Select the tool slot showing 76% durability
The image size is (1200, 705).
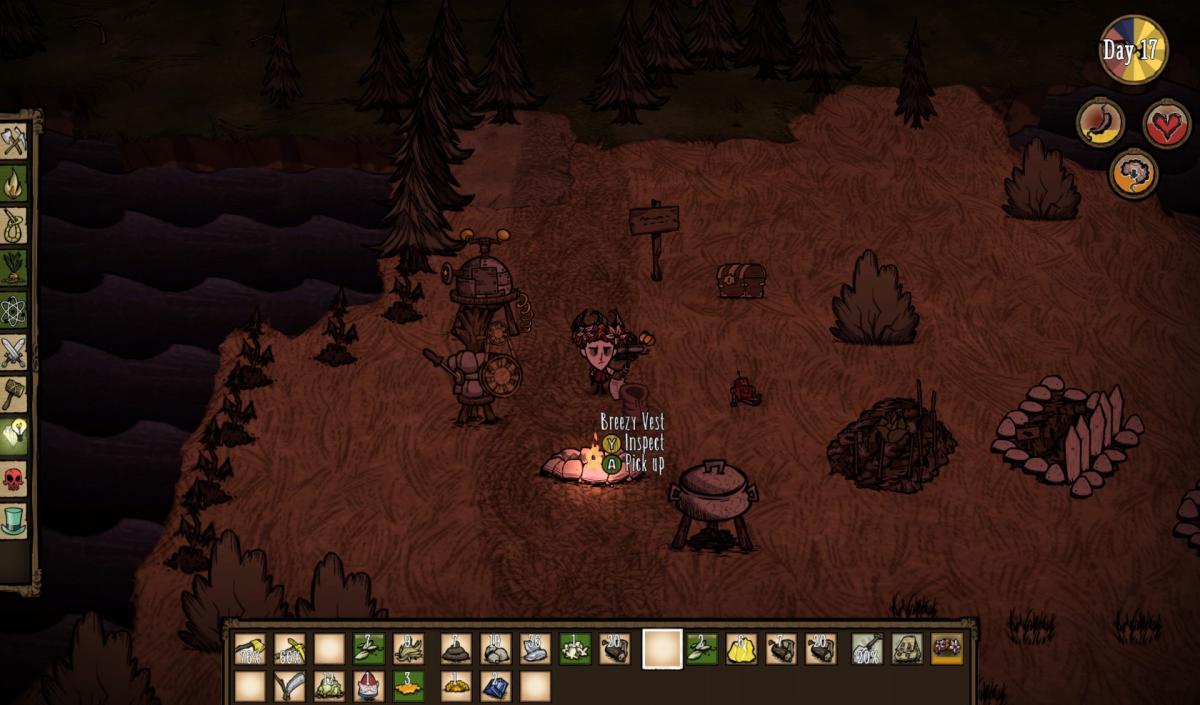(249, 649)
